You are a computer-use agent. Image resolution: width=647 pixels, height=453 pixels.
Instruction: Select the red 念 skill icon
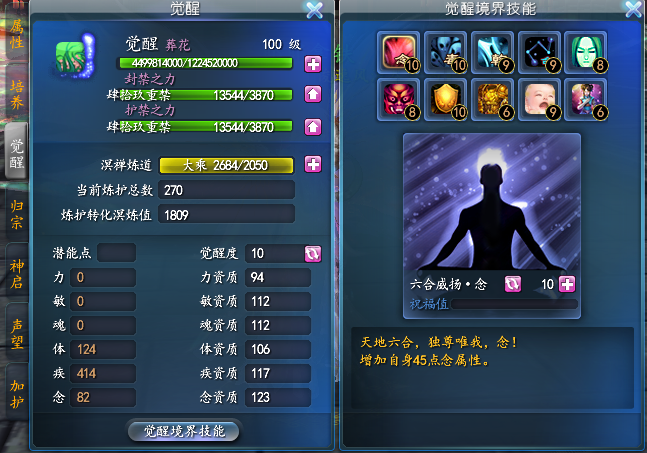click(398, 51)
